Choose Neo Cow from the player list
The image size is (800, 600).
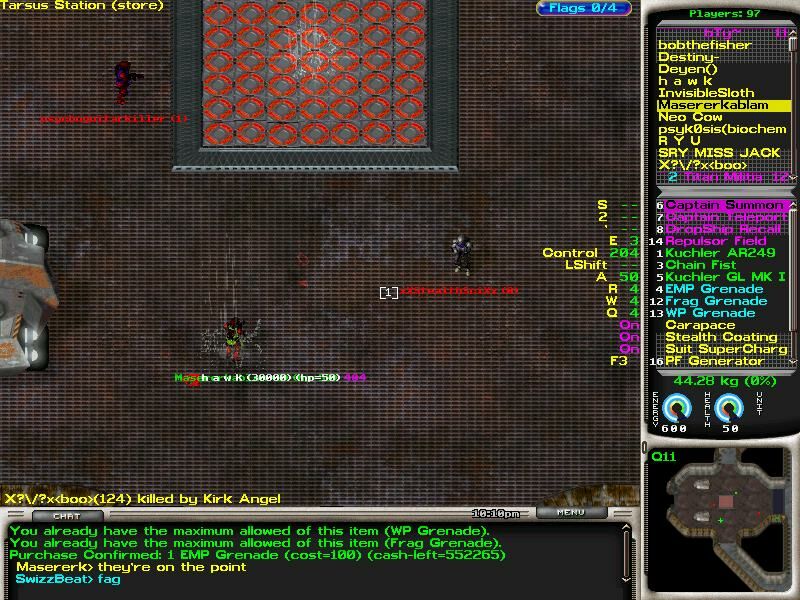tap(690, 117)
